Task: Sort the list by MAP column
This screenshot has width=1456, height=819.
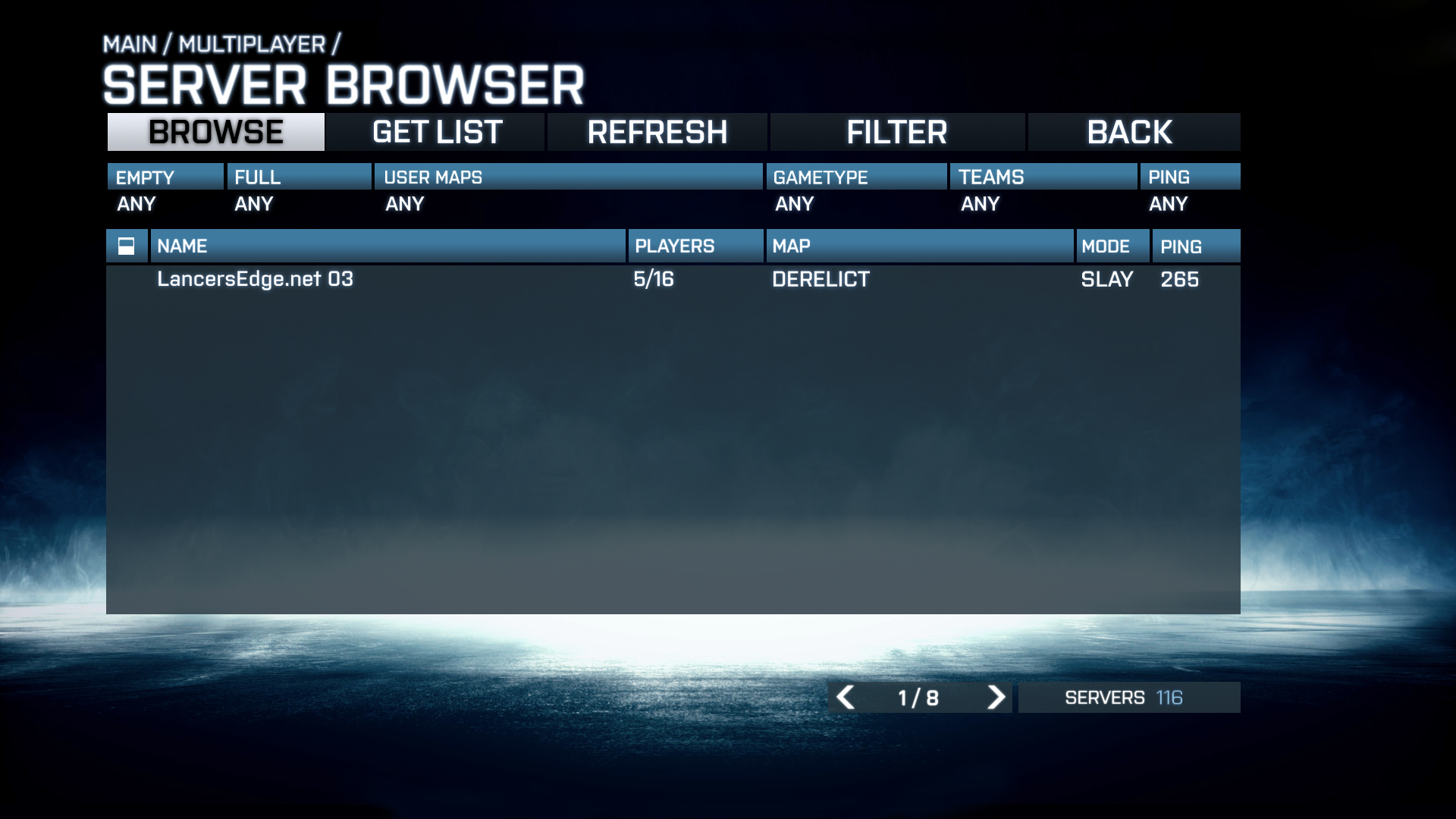Action: click(919, 246)
